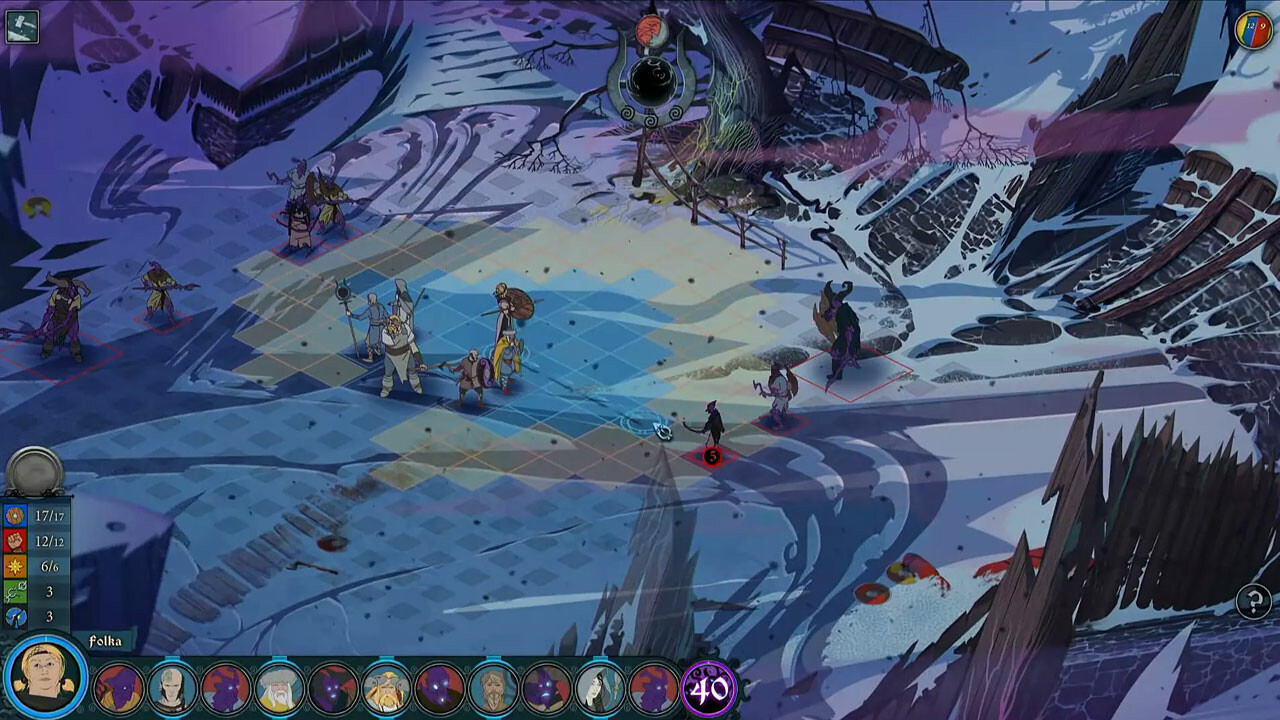Select the blue break stat icon
This screenshot has height=720, width=1280.
(13, 616)
